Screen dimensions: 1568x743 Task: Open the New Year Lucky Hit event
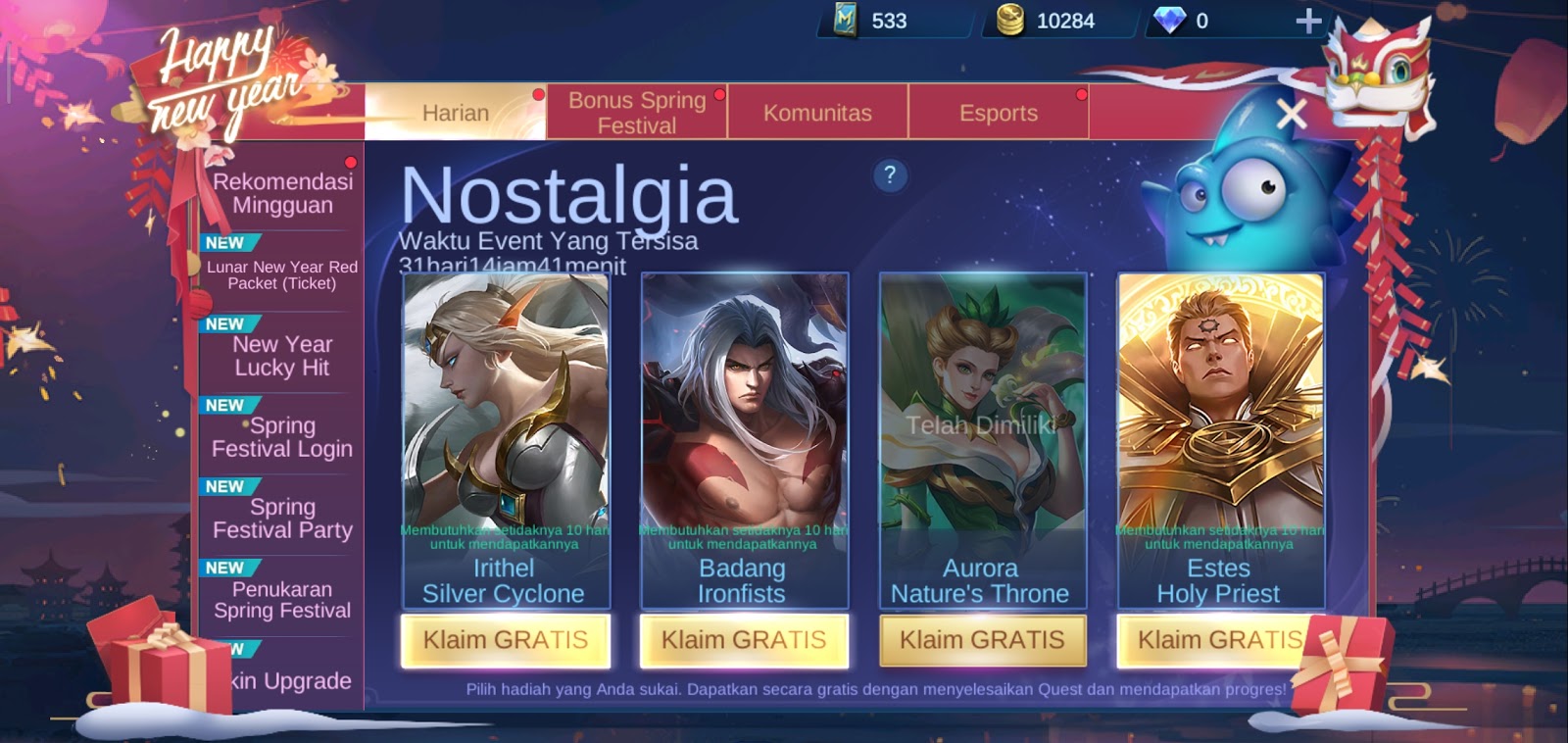click(283, 356)
